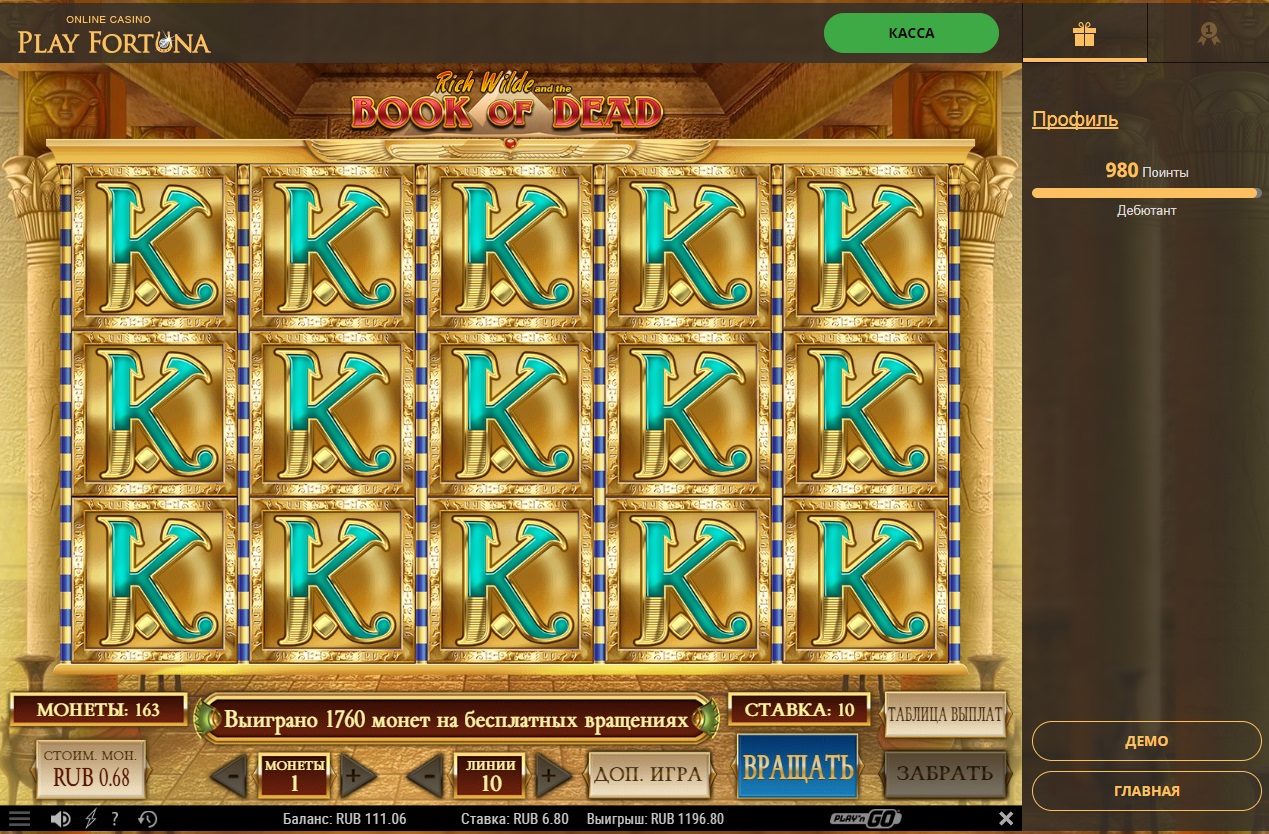This screenshot has width=1269, height=834.
Task: Toggle the sound speaker icon
Action: click(61, 819)
